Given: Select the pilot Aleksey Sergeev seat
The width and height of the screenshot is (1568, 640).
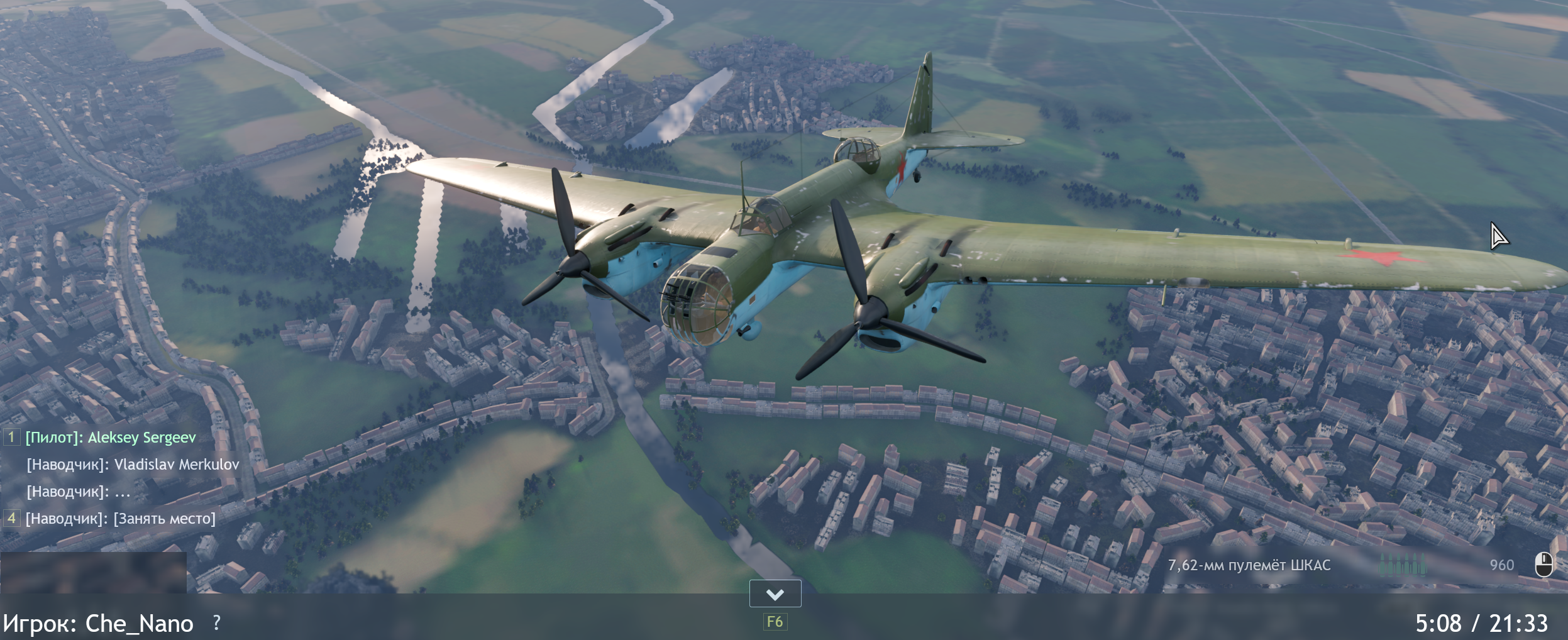Looking at the screenshot, I should coord(111,438).
